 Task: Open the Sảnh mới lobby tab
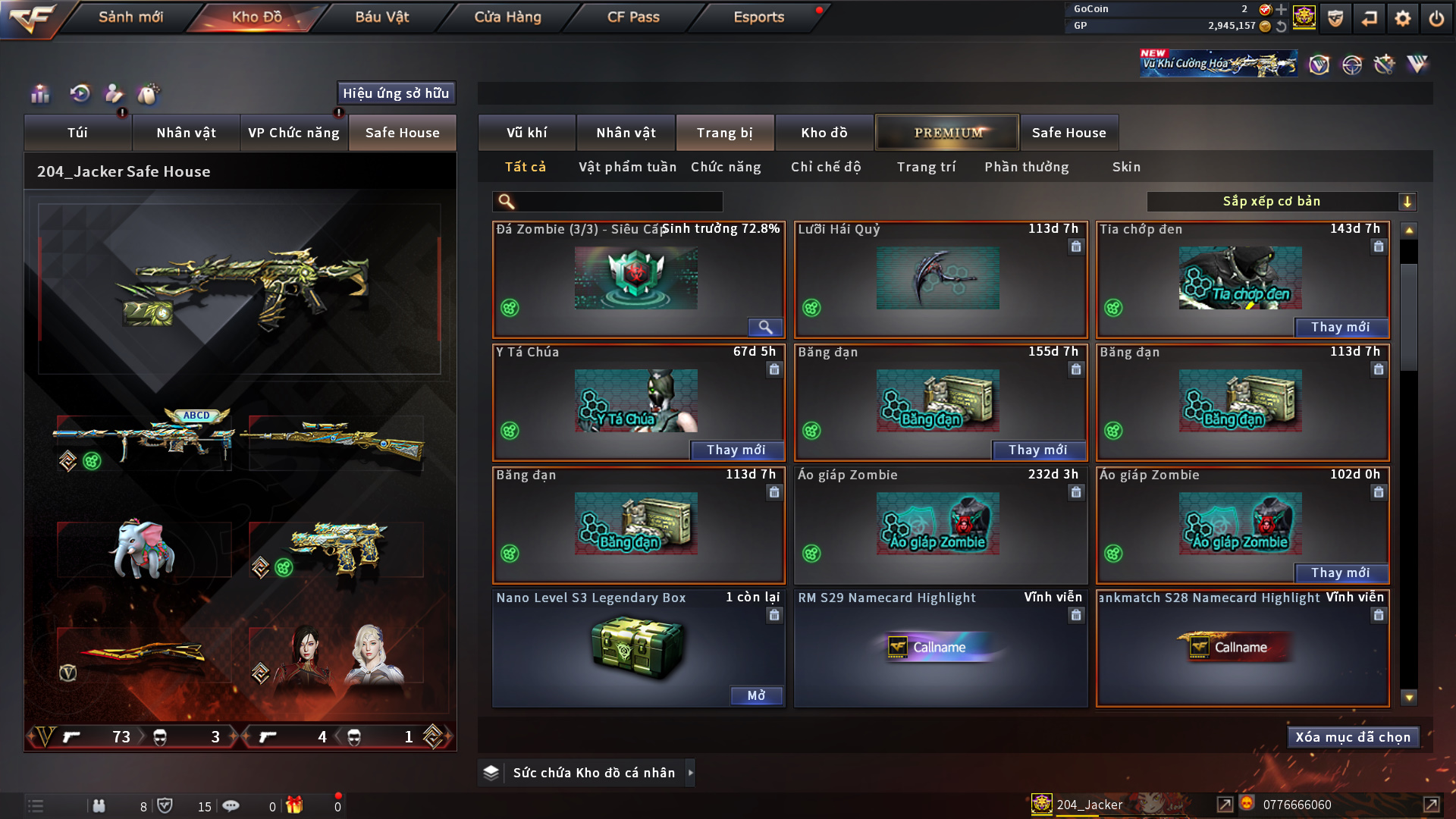[x=130, y=17]
